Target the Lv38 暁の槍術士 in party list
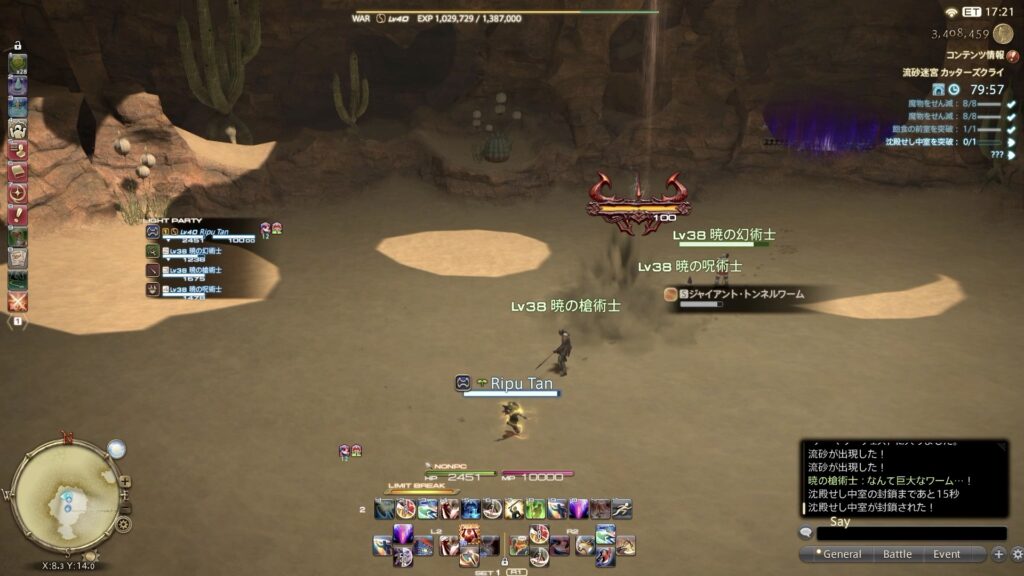Image resolution: width=1024 pixels, height=576 pixels. click(x=195, y=271)
